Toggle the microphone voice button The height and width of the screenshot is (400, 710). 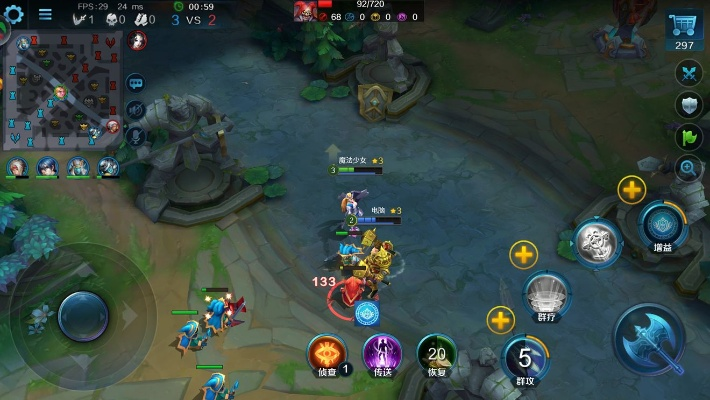pyautogui.click(x=136, y=134)
